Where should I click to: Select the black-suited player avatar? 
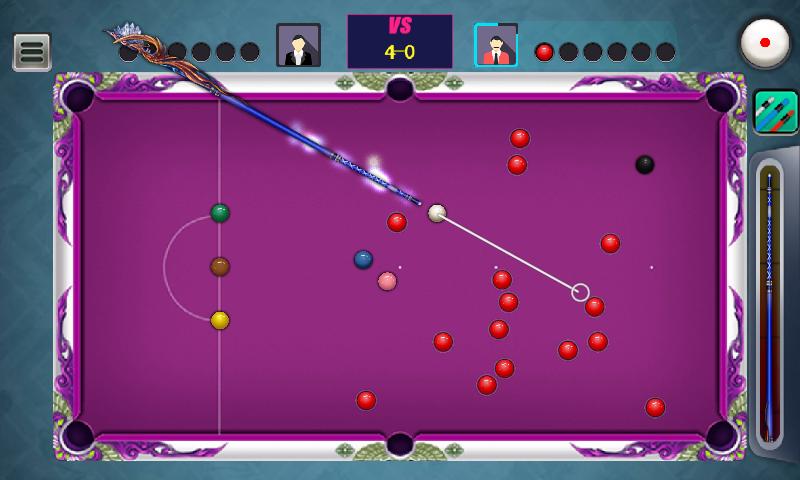pyautogui.click(x=298, y=46)
